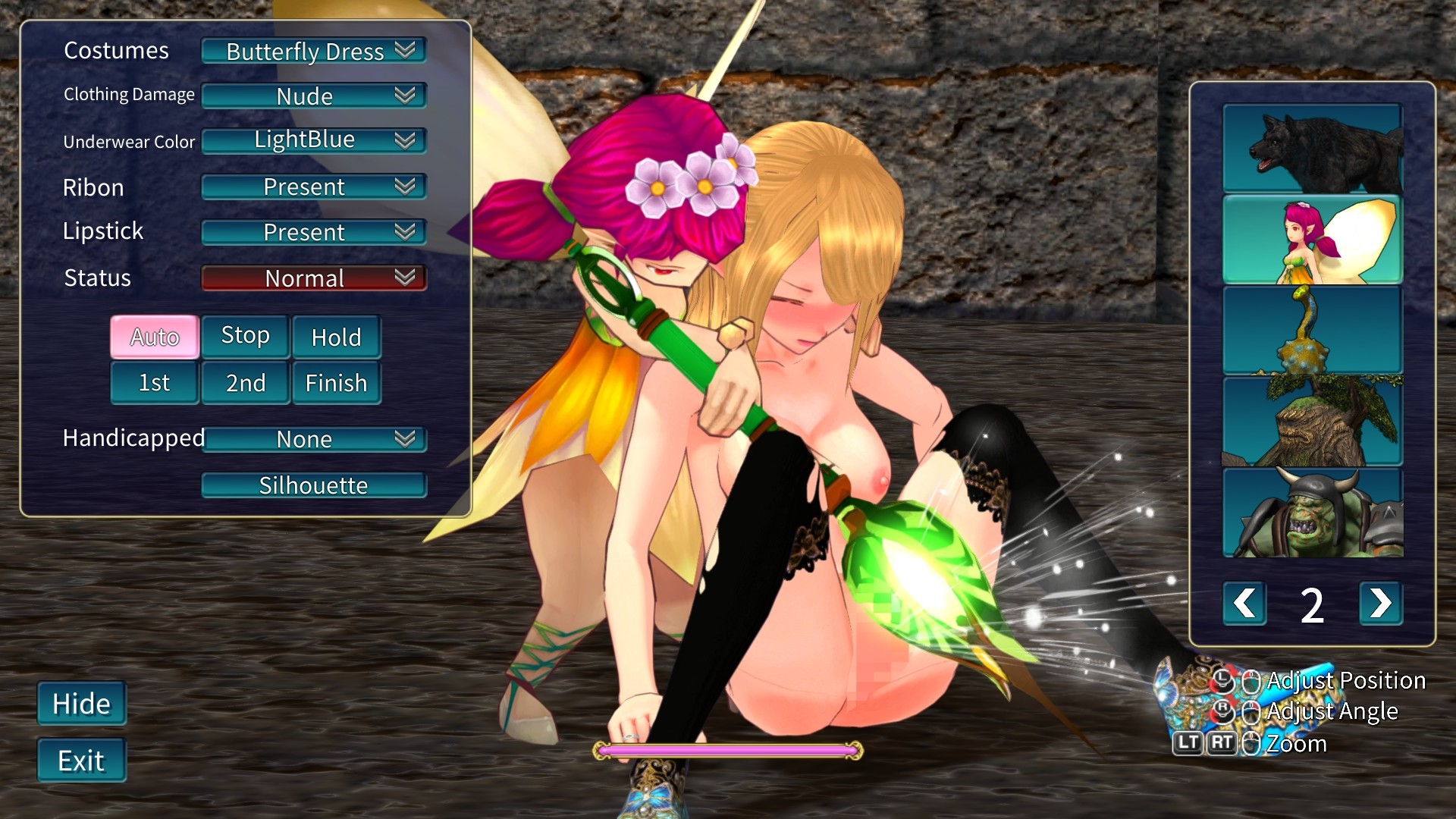
Task: Click the Stop button
Action: pos(245,336)
